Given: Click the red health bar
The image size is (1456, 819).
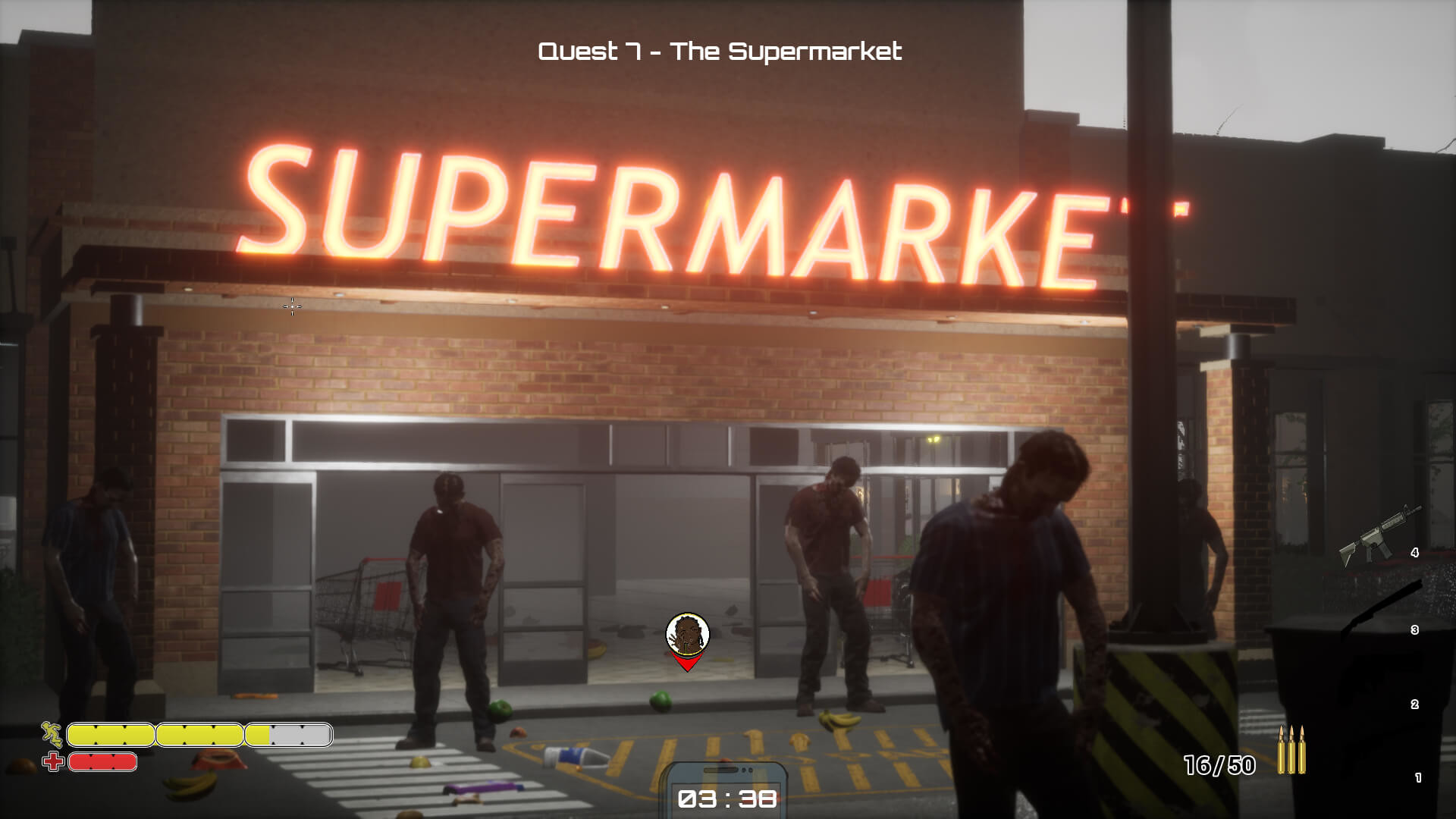Looking at the screenshot, I should 101,762.
